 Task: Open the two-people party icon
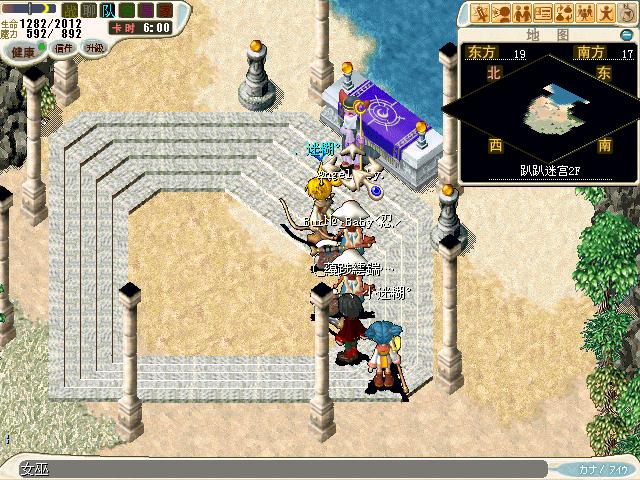pos(522,13)
